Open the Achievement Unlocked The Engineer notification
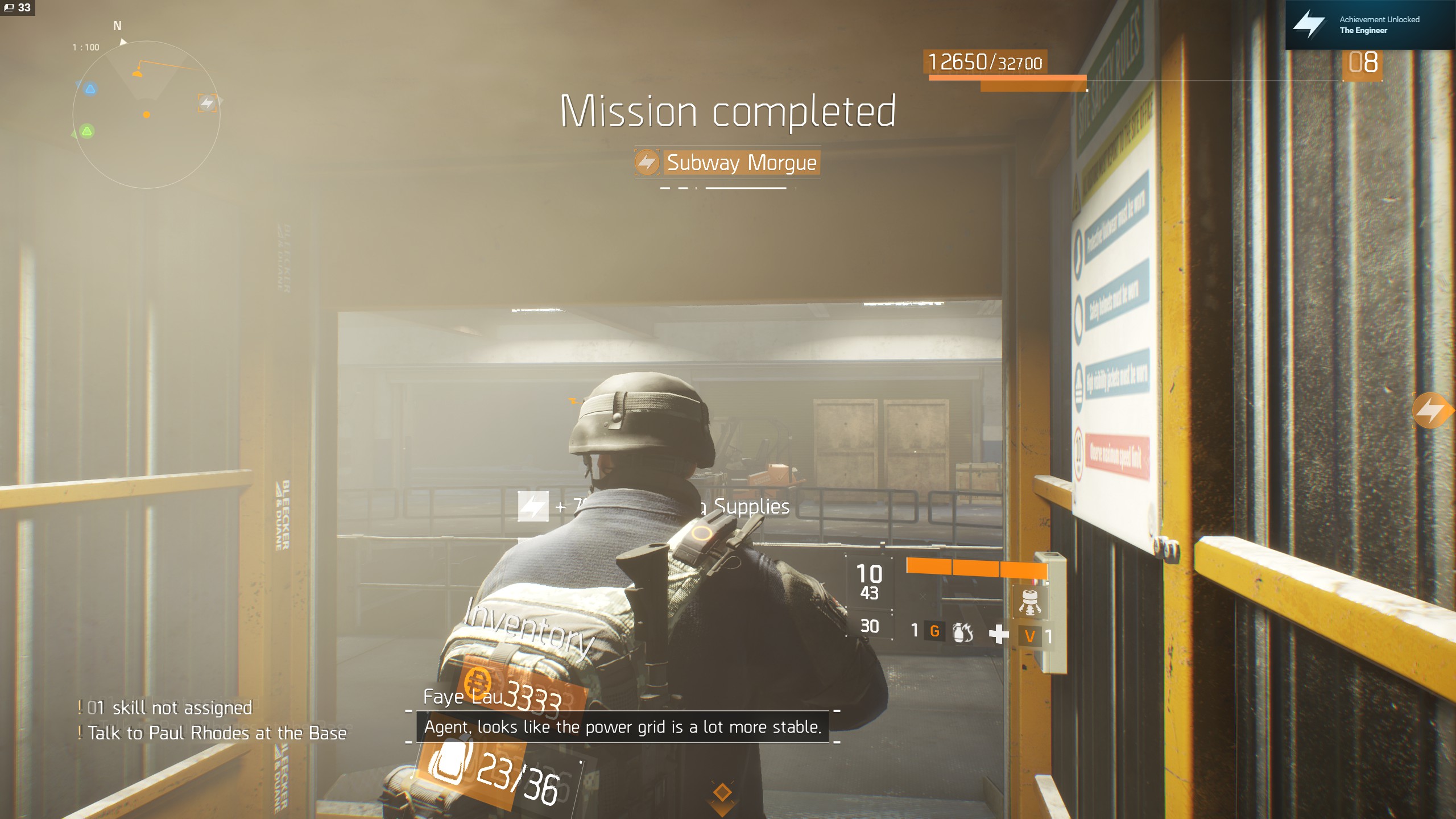The image size is (1456, 819). [1370, 25]
